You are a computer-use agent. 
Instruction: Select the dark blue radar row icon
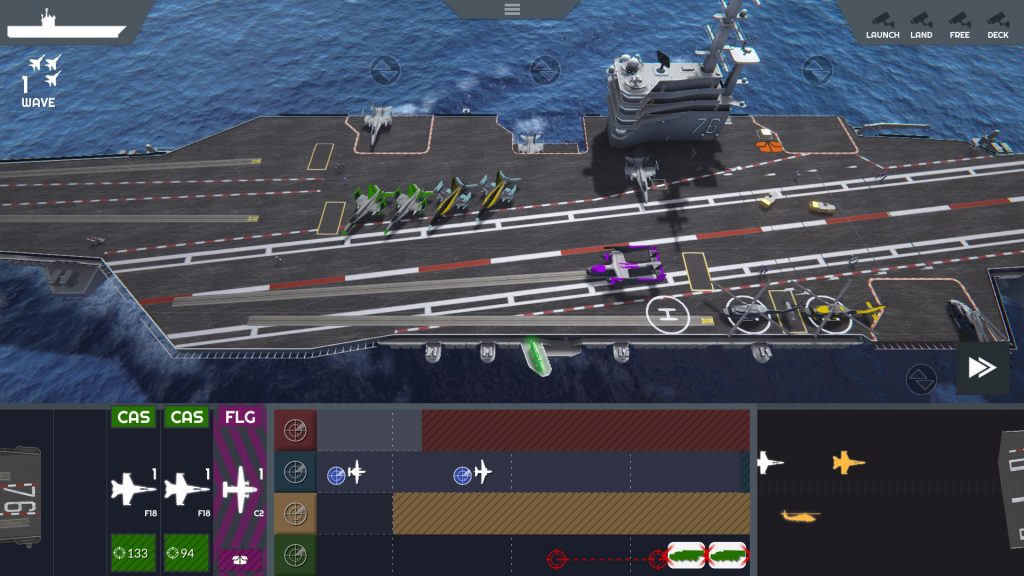[295, 472]
